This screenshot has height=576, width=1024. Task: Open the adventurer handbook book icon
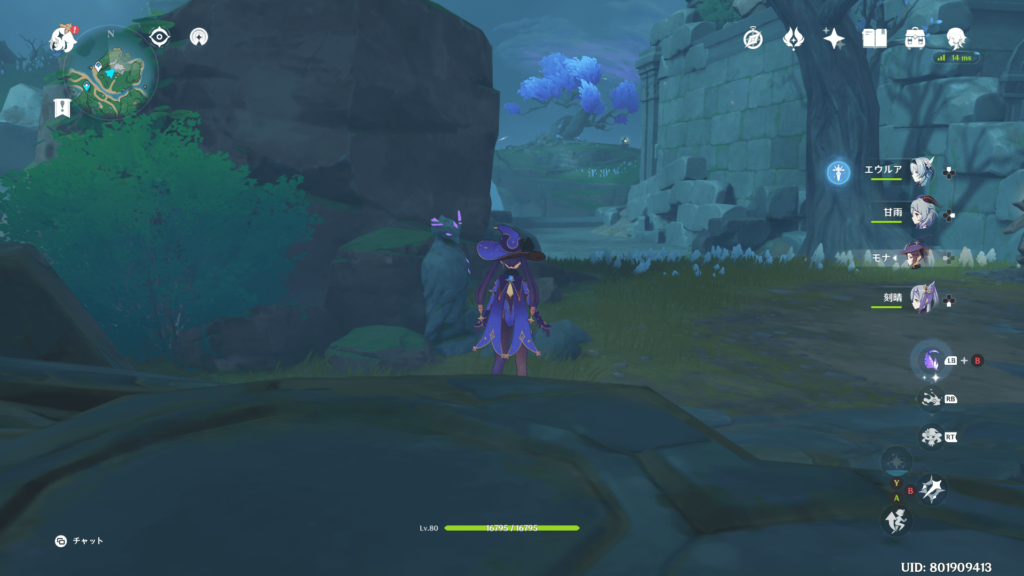(875, 38)
